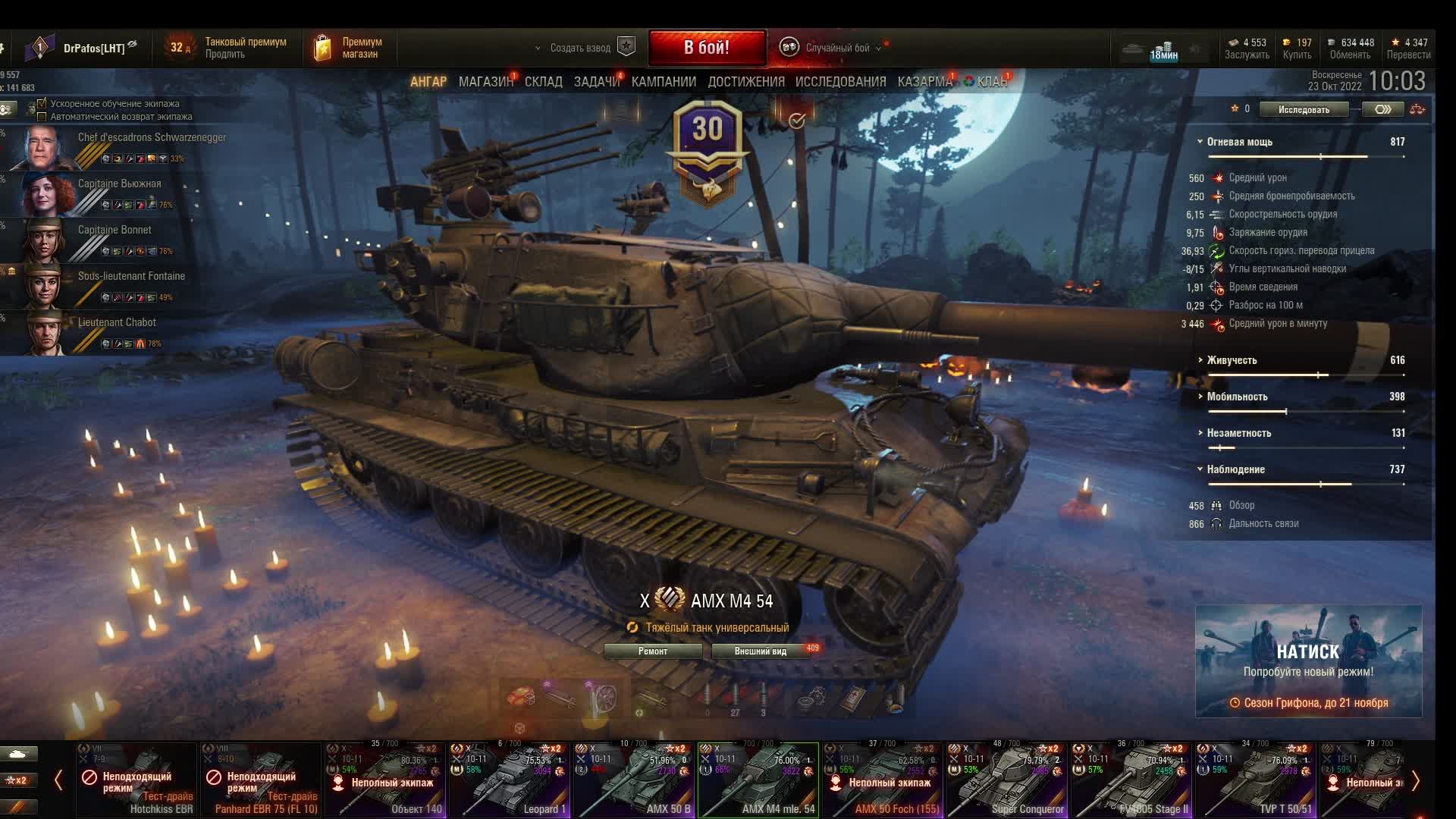Open the МАГАЗИН tab
Image resolution: width=1456 pixels, height=819 pixels.
(x=485, y=82)
